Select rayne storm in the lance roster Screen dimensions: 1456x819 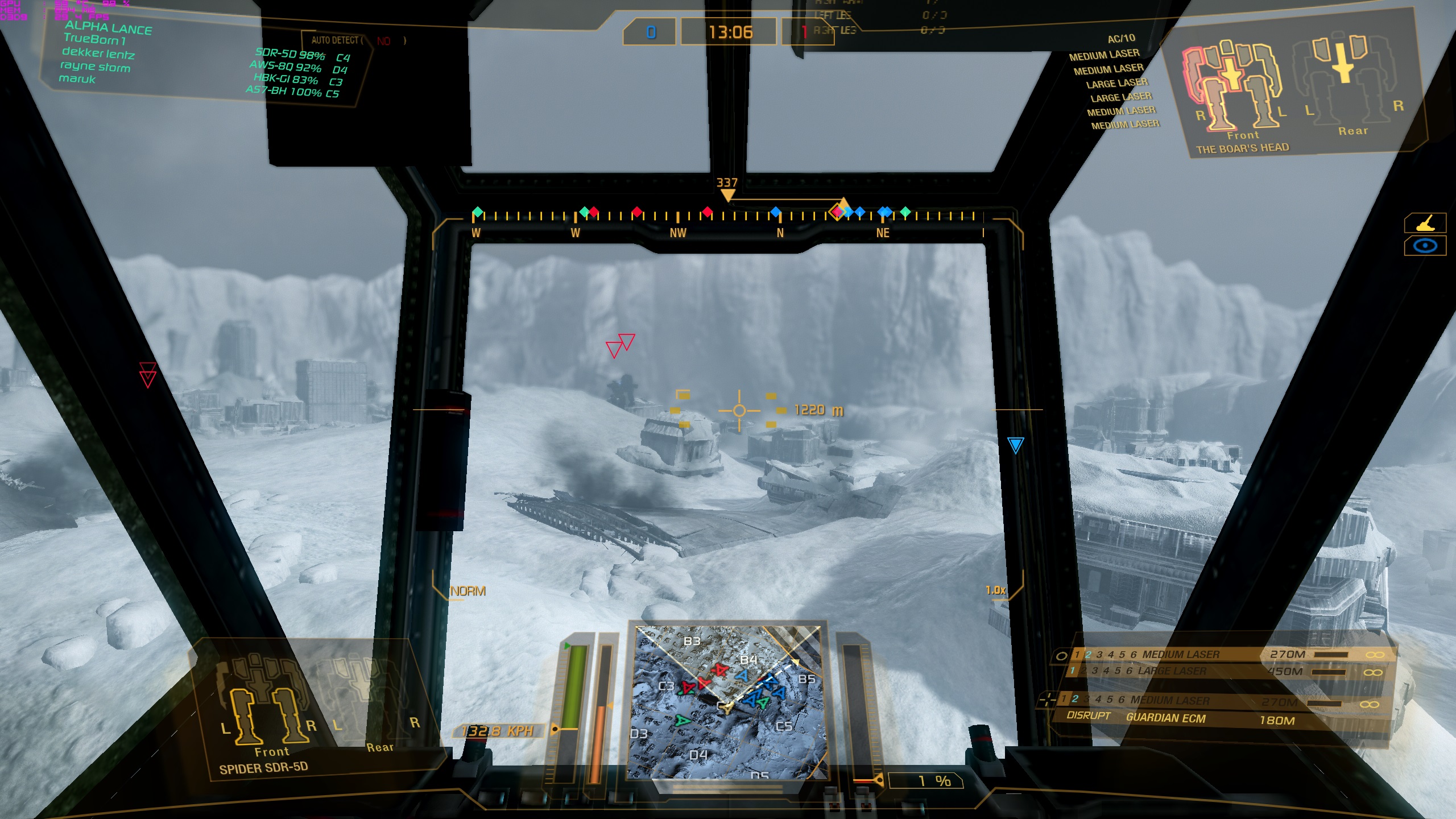pos(95,67)
